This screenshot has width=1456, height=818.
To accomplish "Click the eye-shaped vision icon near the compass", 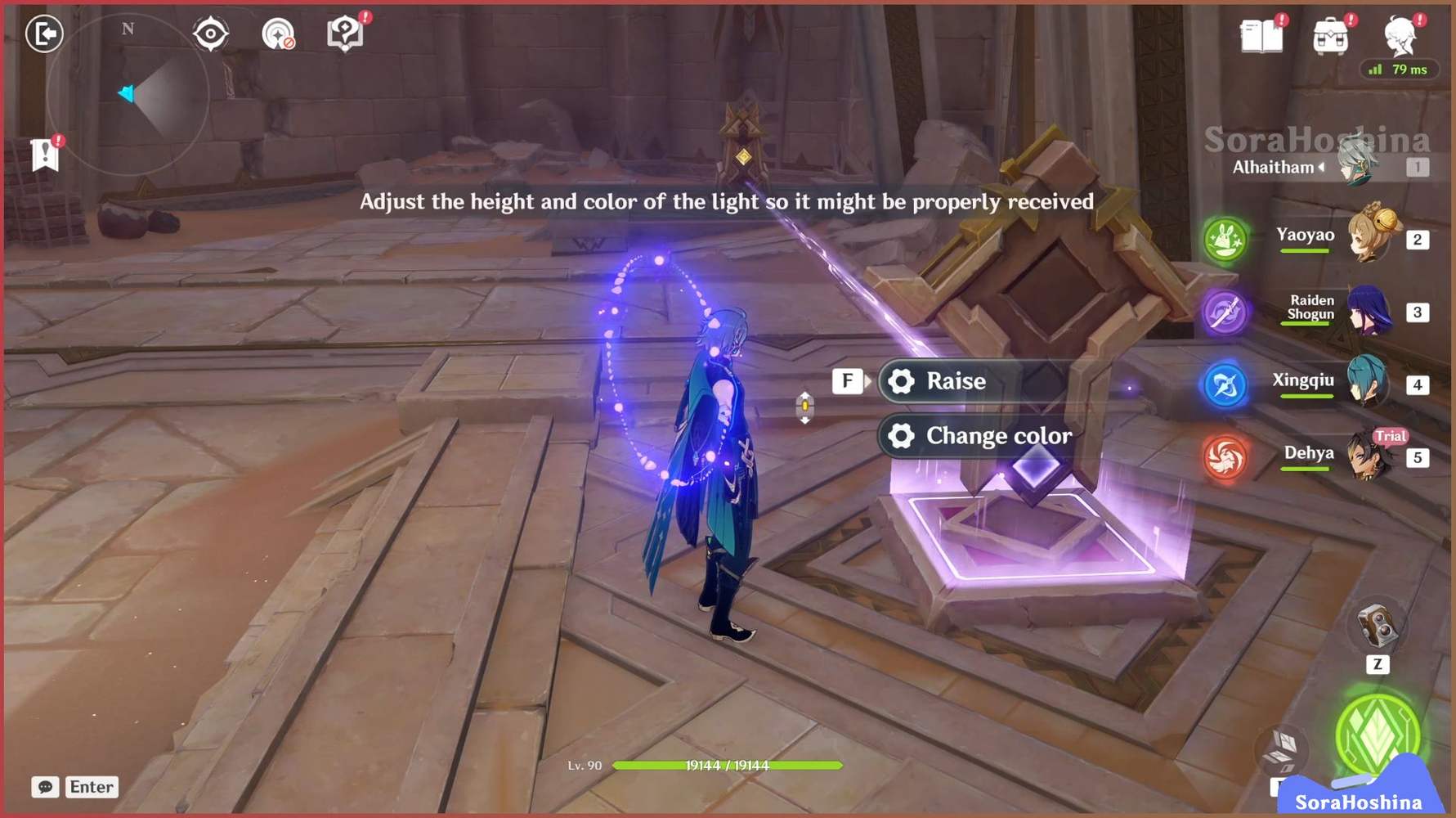I will click(x=211, y=32).
